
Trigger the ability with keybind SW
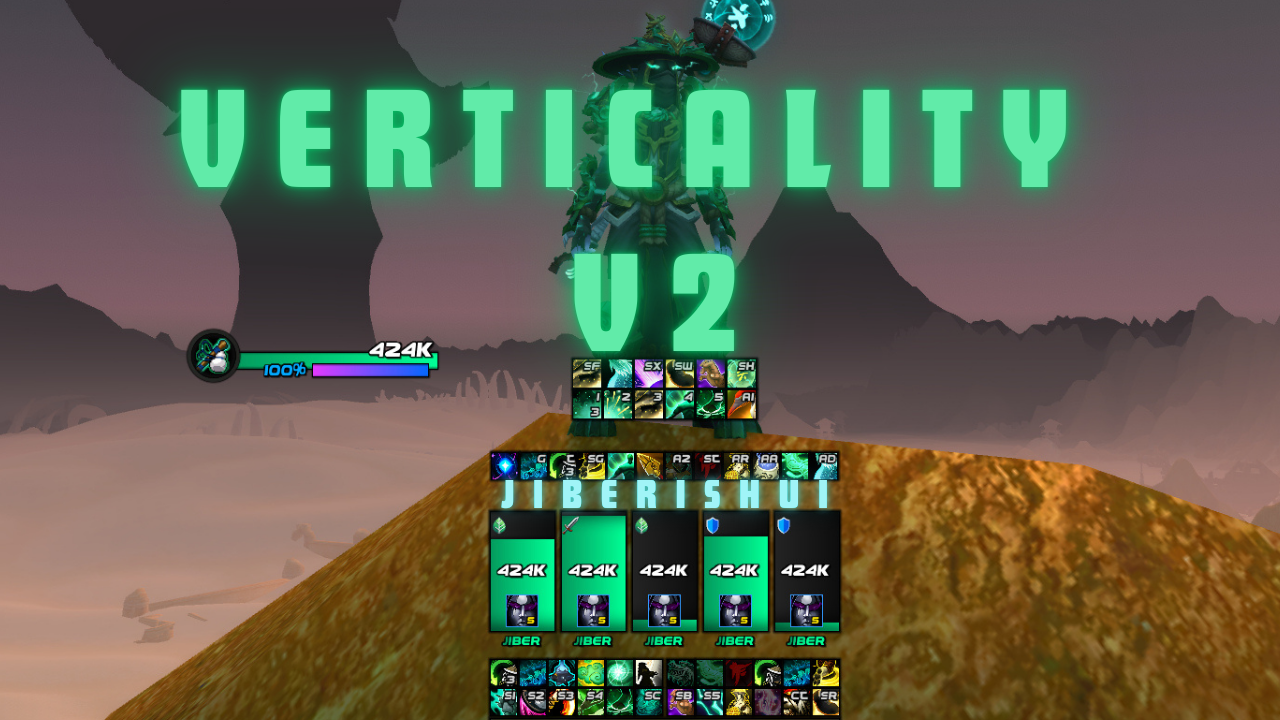point(679,373)
